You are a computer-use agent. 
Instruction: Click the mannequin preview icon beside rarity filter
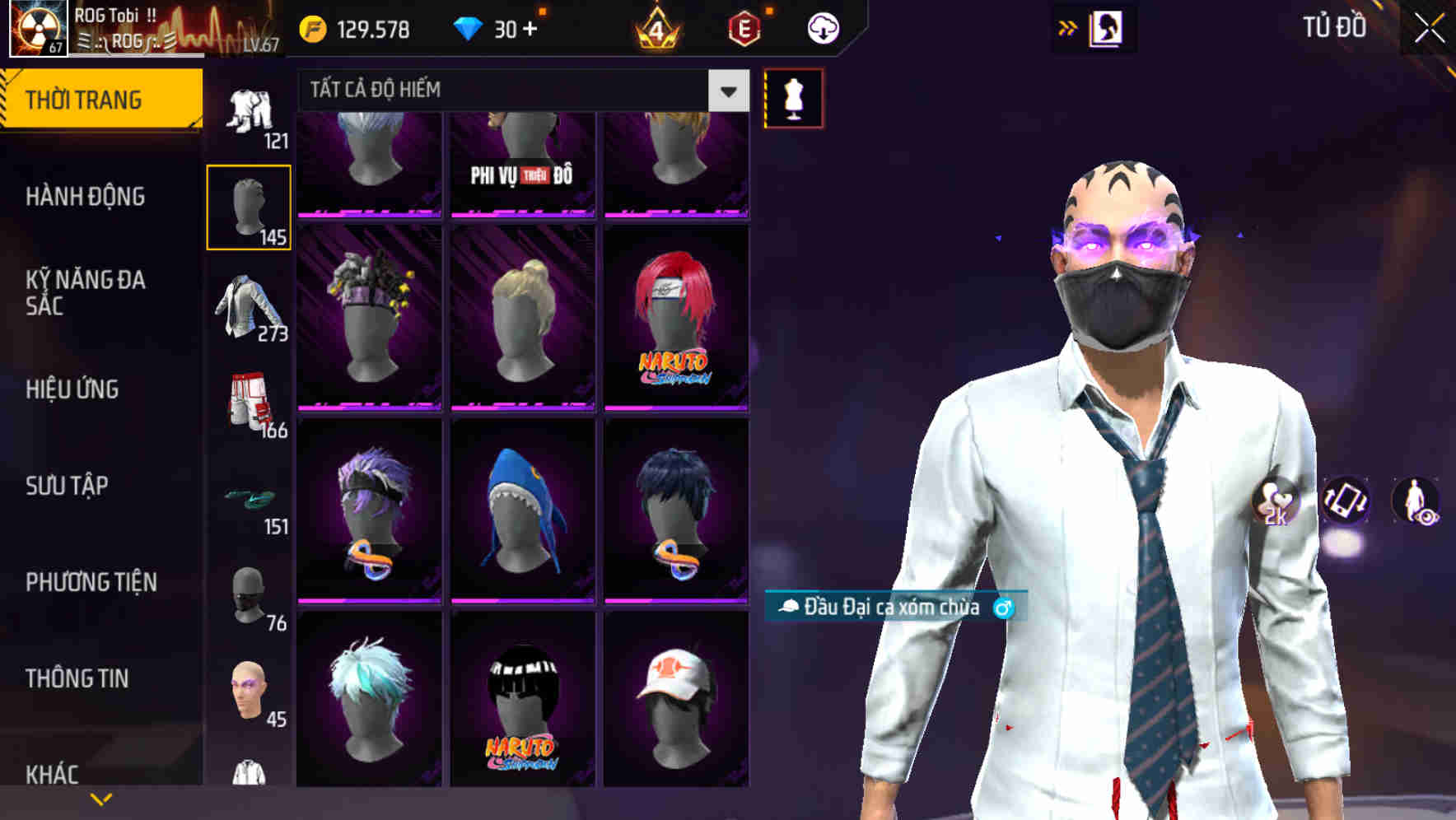(x=793, y=97)
